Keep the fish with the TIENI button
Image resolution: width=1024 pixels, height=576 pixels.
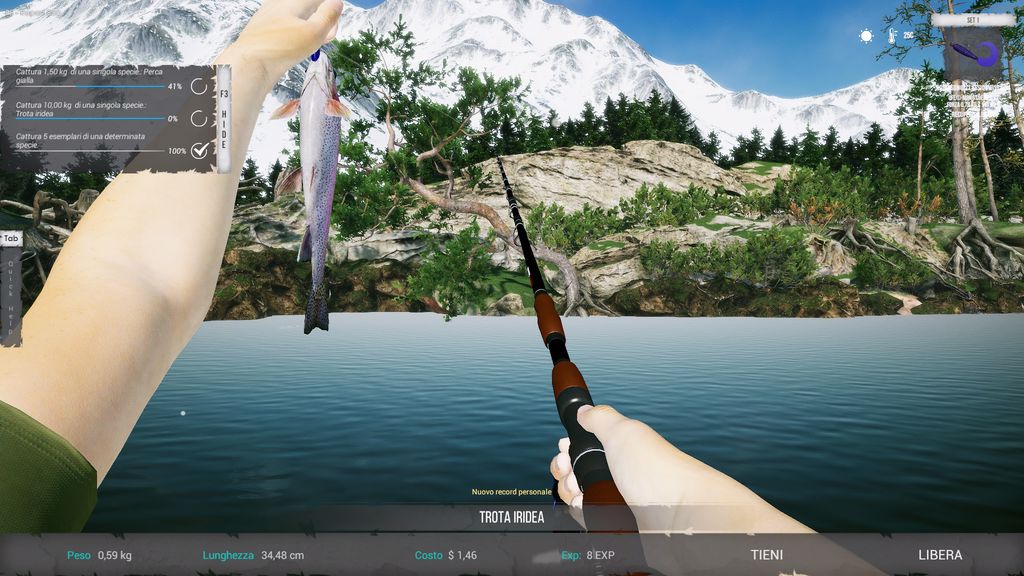[x=767, y=555]
